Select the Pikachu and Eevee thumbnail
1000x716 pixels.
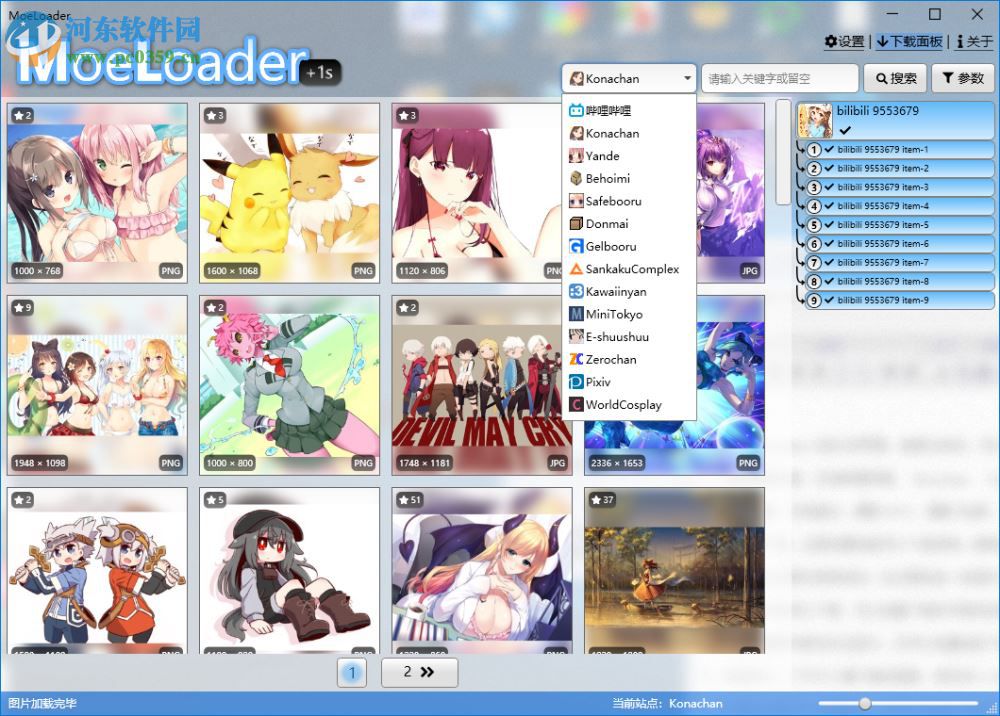pyautogui.click(x=289, y=192)
